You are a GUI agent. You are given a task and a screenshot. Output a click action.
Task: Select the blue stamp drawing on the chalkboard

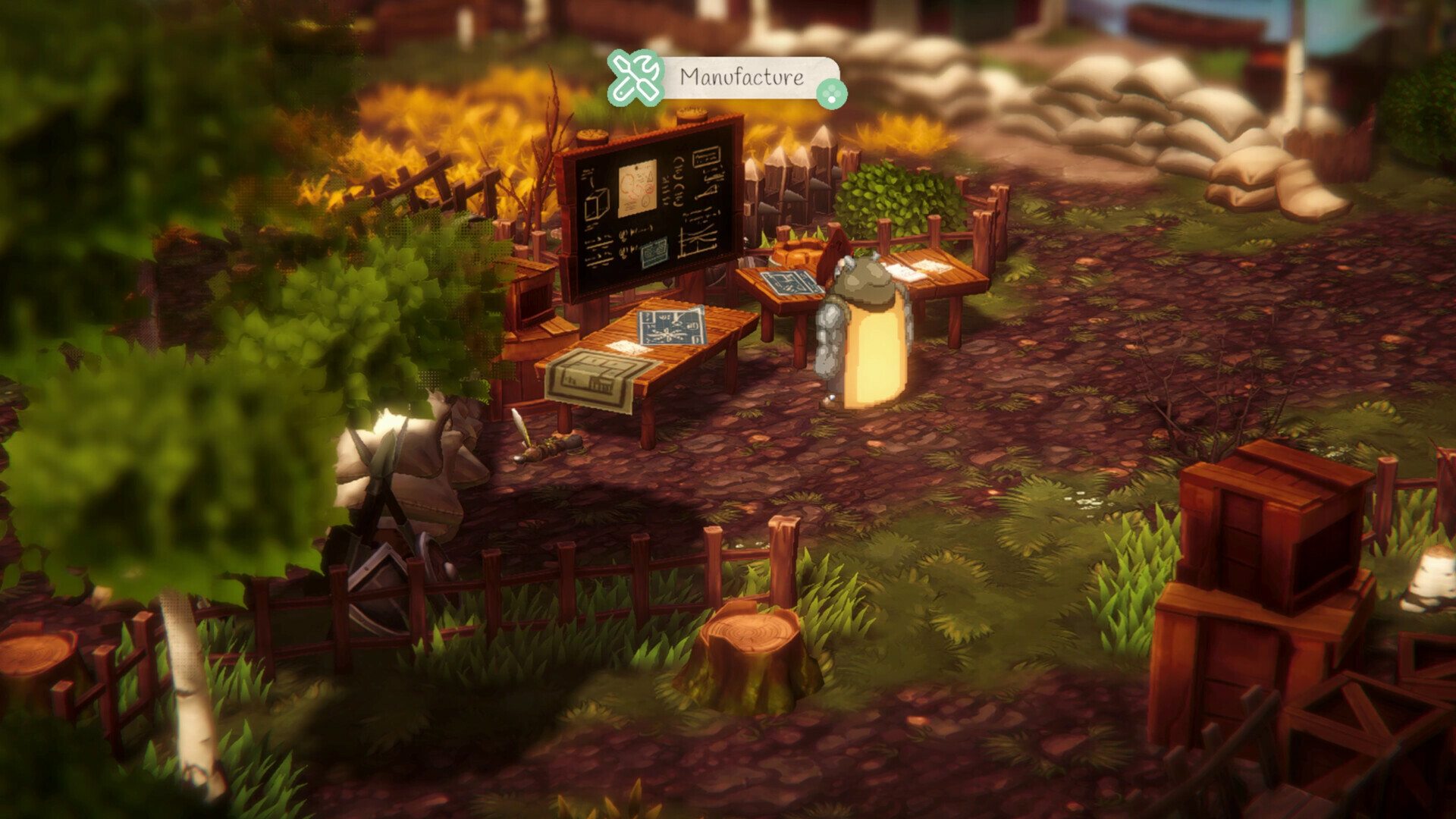pos(654,250)
